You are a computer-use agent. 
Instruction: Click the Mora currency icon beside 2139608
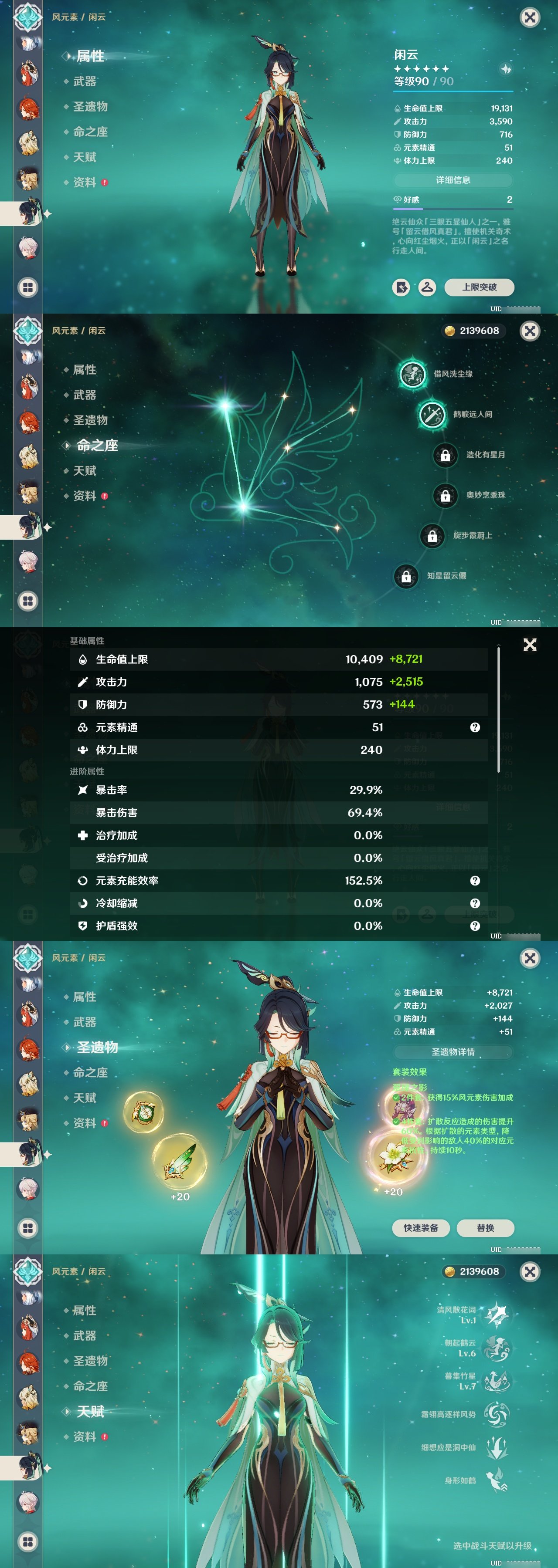[x=451, y=331]
